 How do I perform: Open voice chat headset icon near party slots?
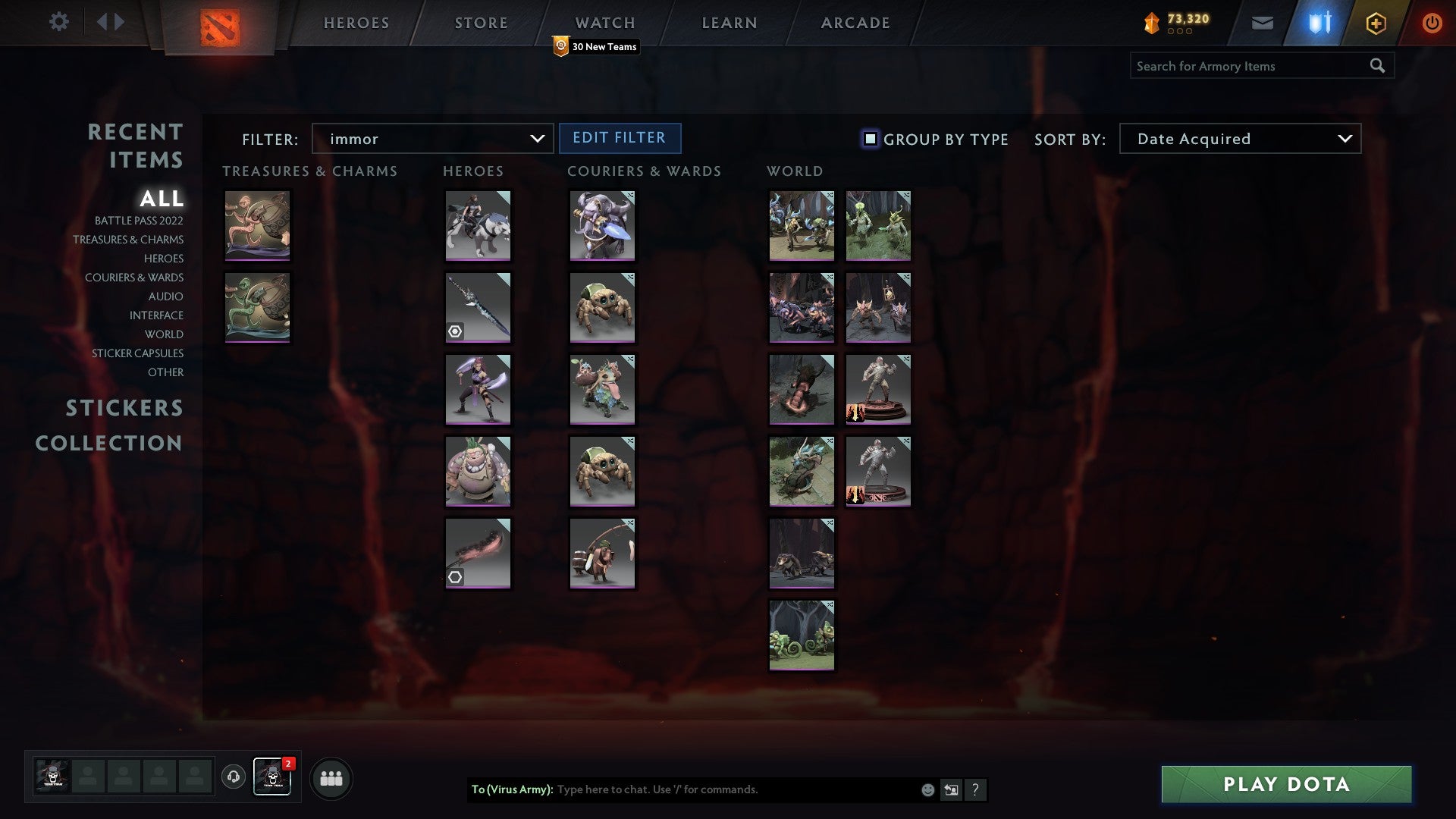(234, 777)
